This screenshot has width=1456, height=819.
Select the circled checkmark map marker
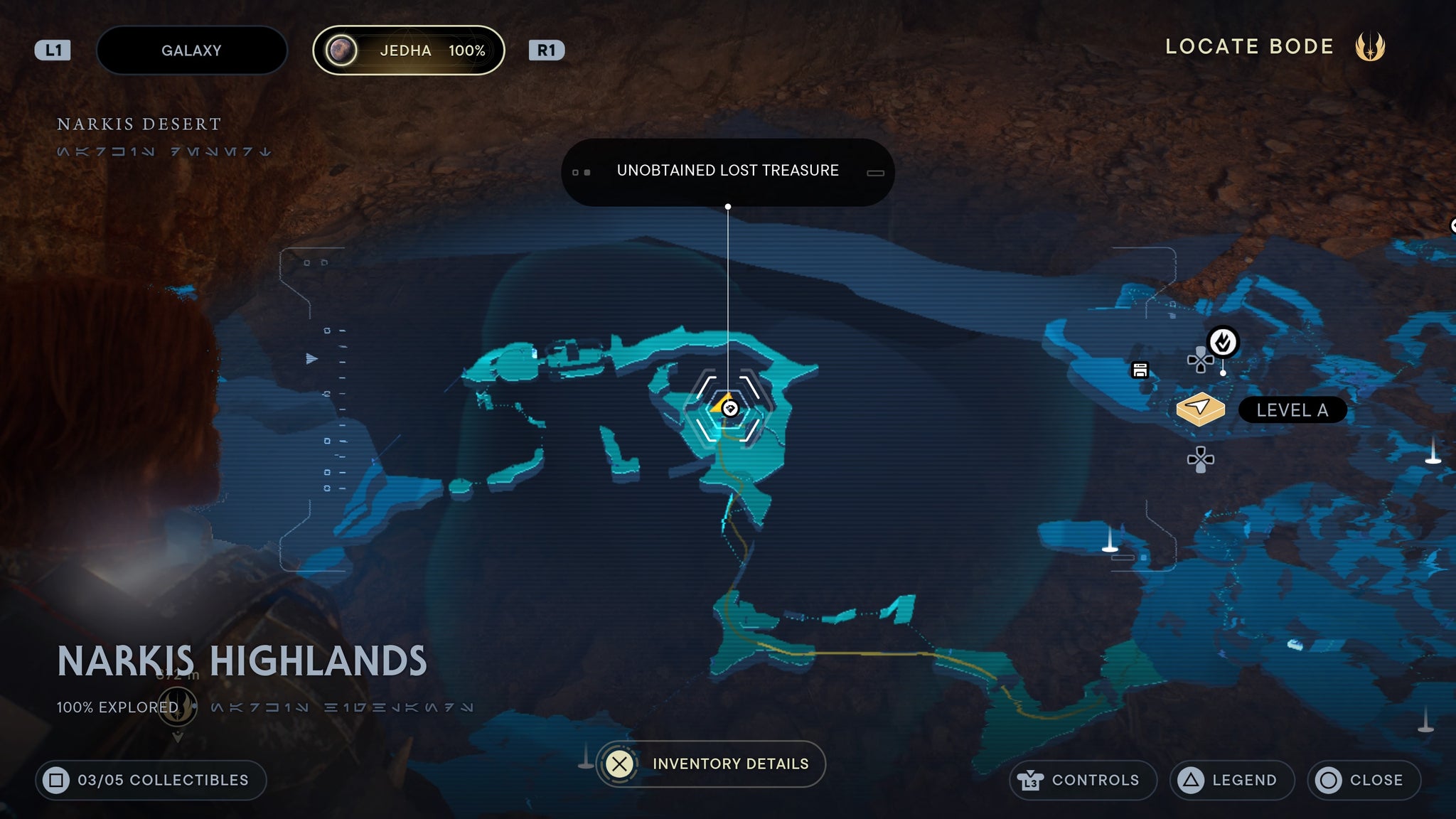(1223, 343)
